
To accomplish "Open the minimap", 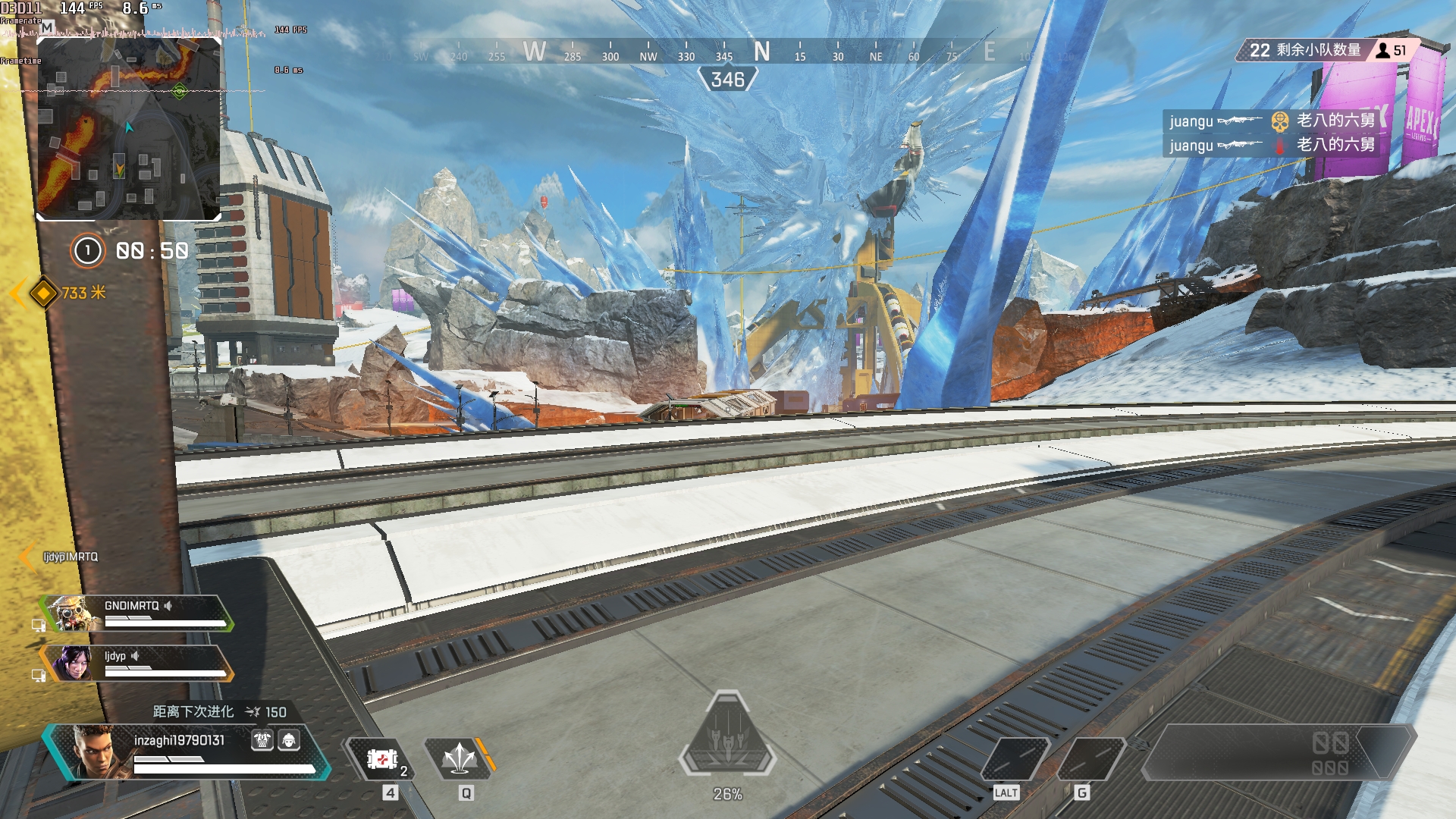I will pos(129,129).
